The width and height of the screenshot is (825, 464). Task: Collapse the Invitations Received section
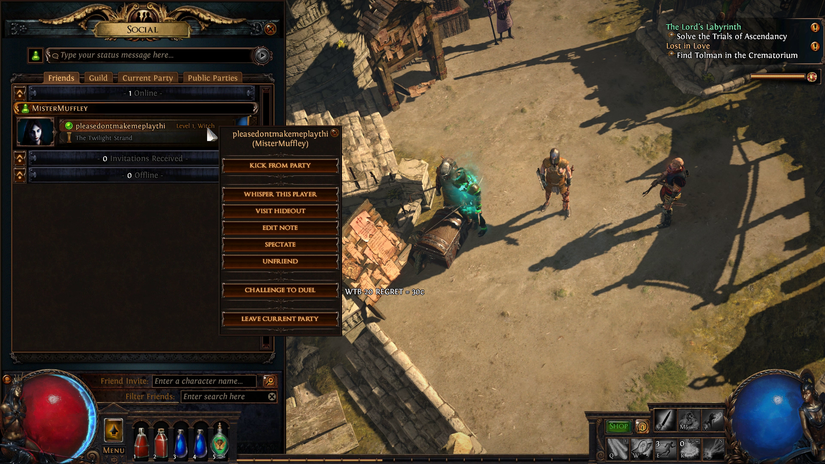(x=20, y=158)
